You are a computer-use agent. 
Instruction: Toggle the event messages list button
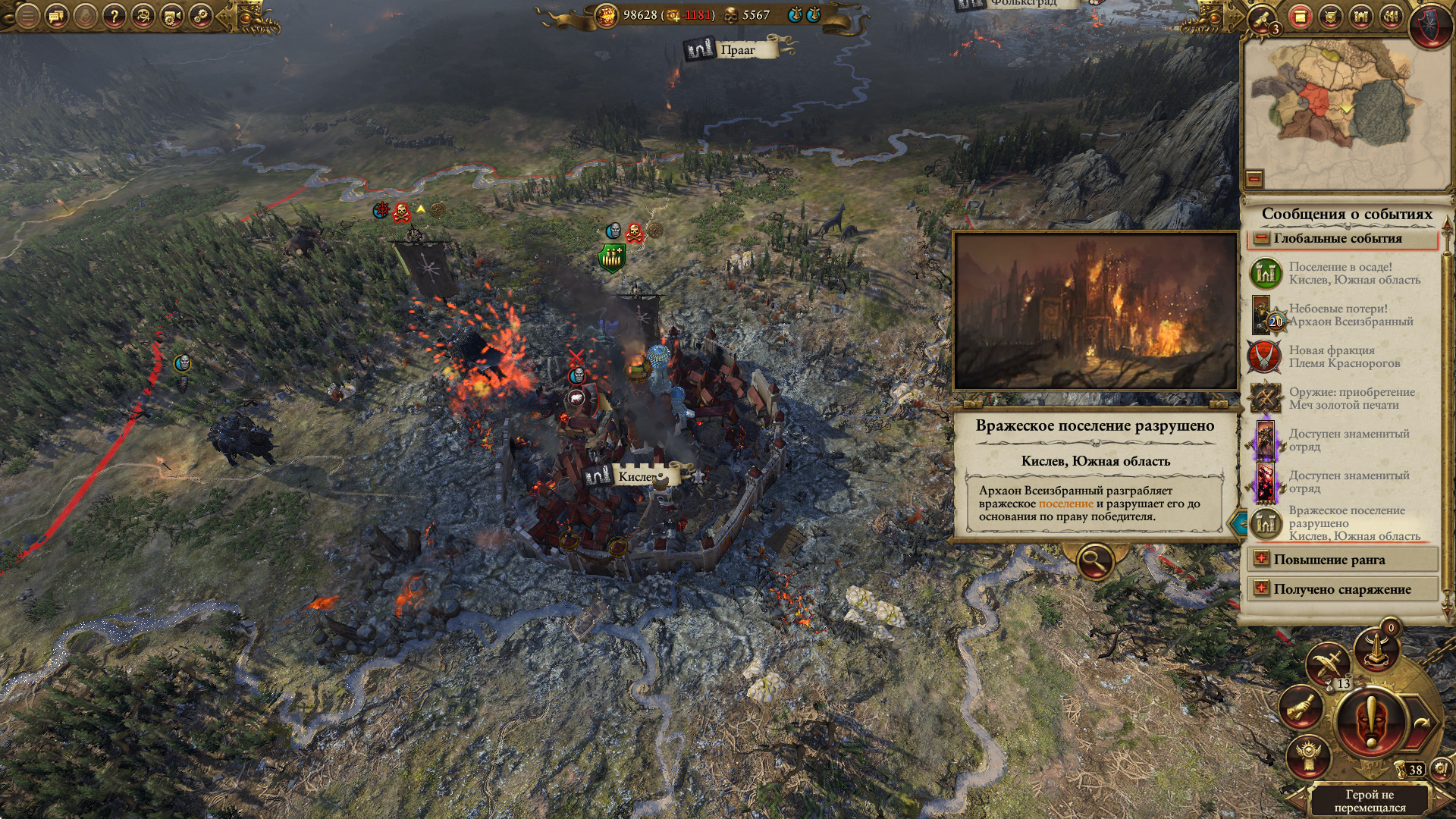tap(1300, 17)
